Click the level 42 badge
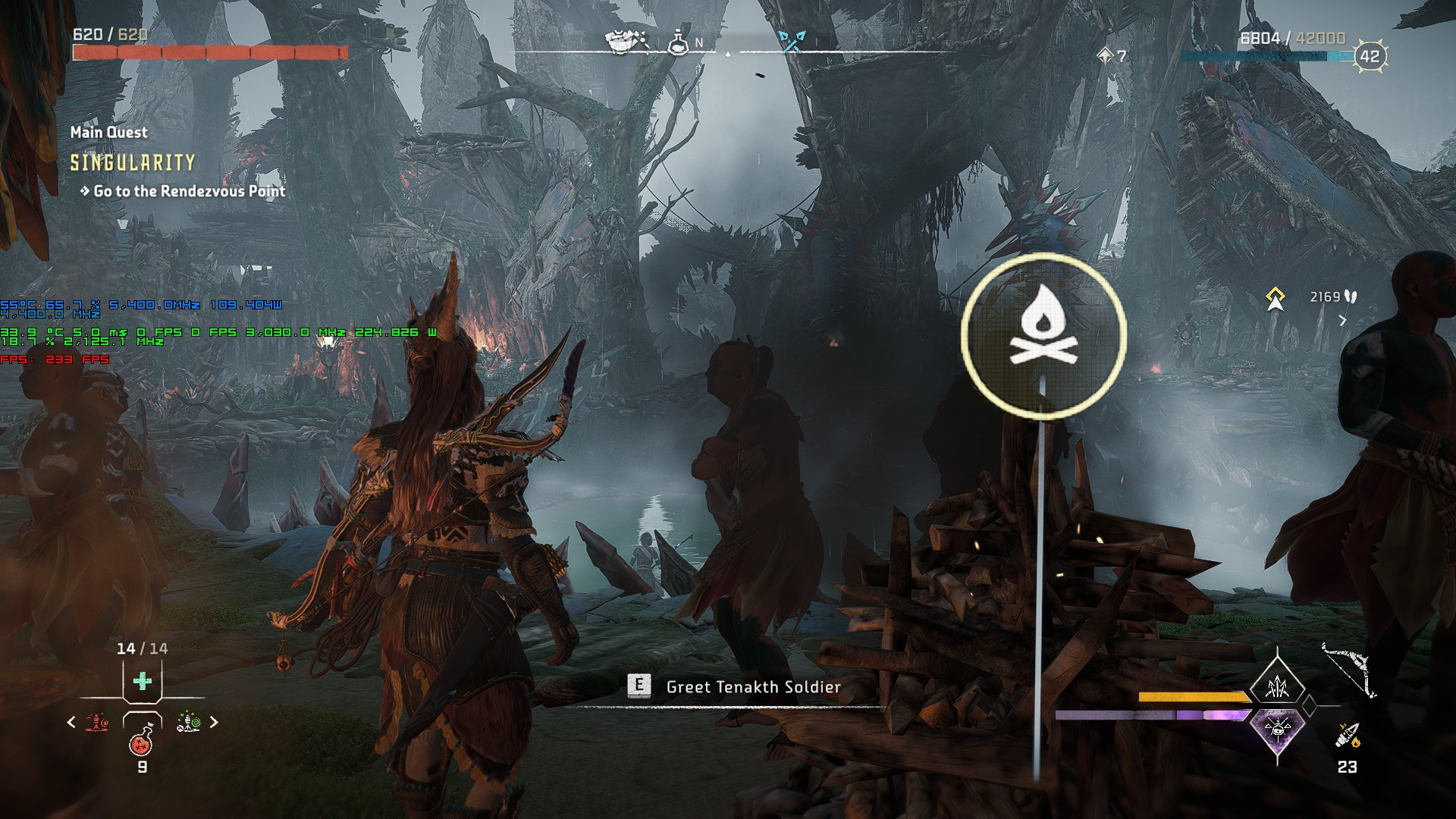1456x819 pixels. [x=1369, y=56]
